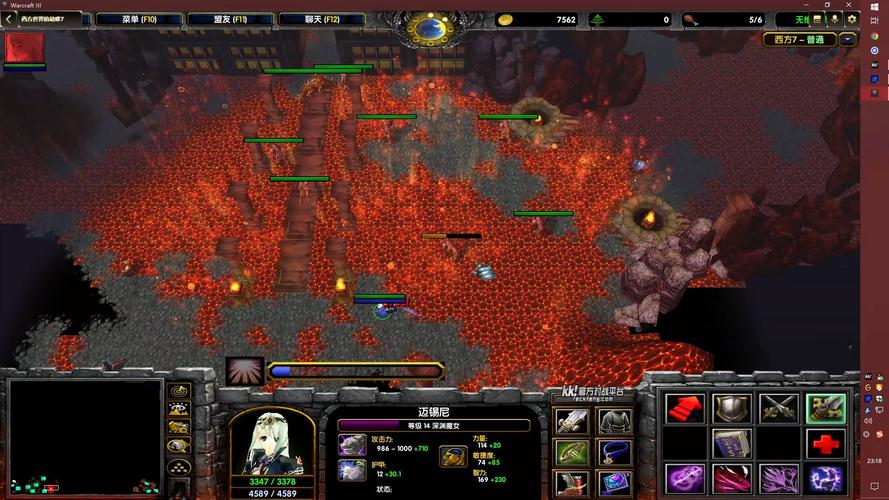Cast the purple lightning orb ability

pyautogui.click(x=826, y=478)
